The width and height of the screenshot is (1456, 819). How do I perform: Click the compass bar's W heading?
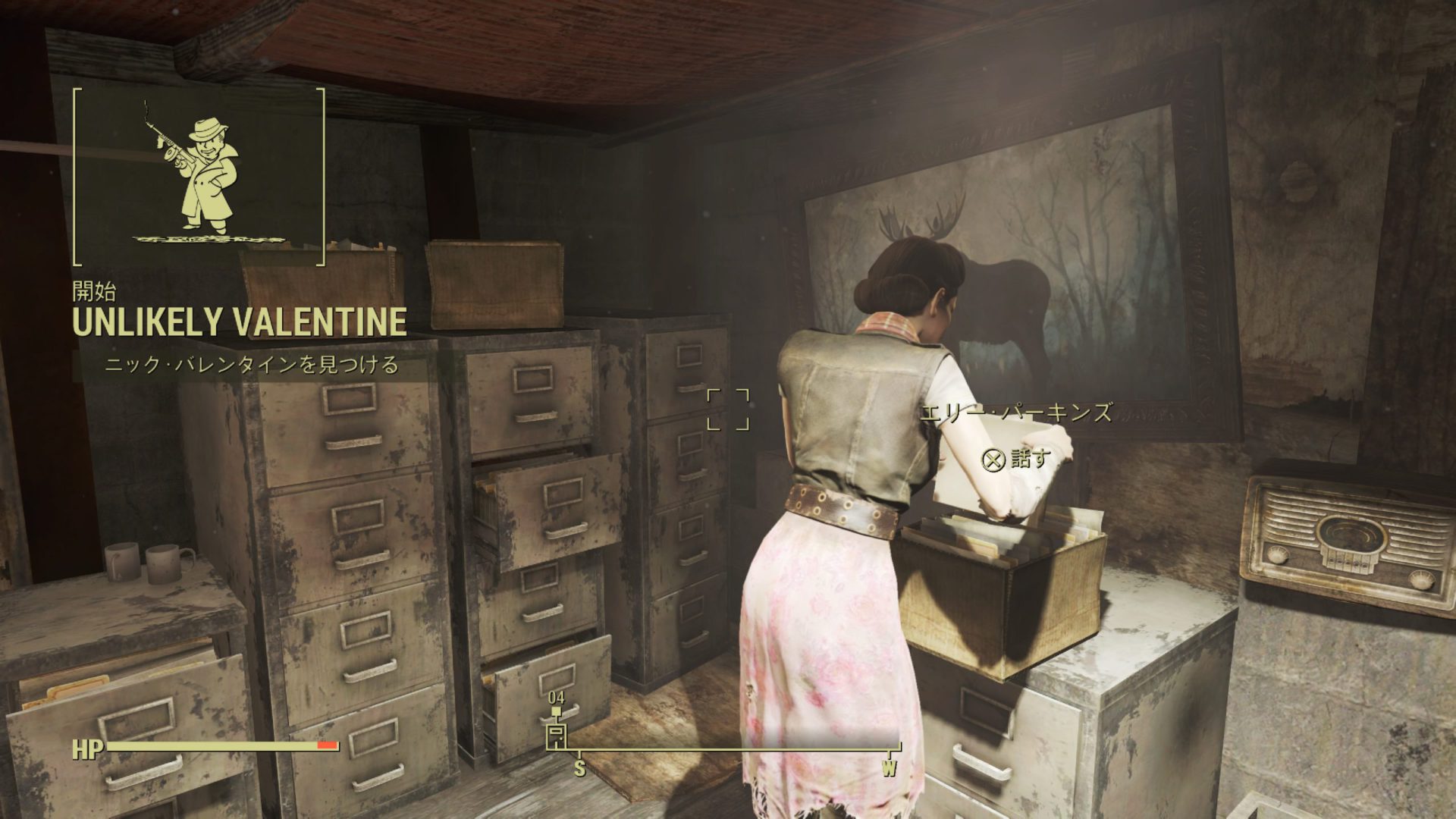888,768
